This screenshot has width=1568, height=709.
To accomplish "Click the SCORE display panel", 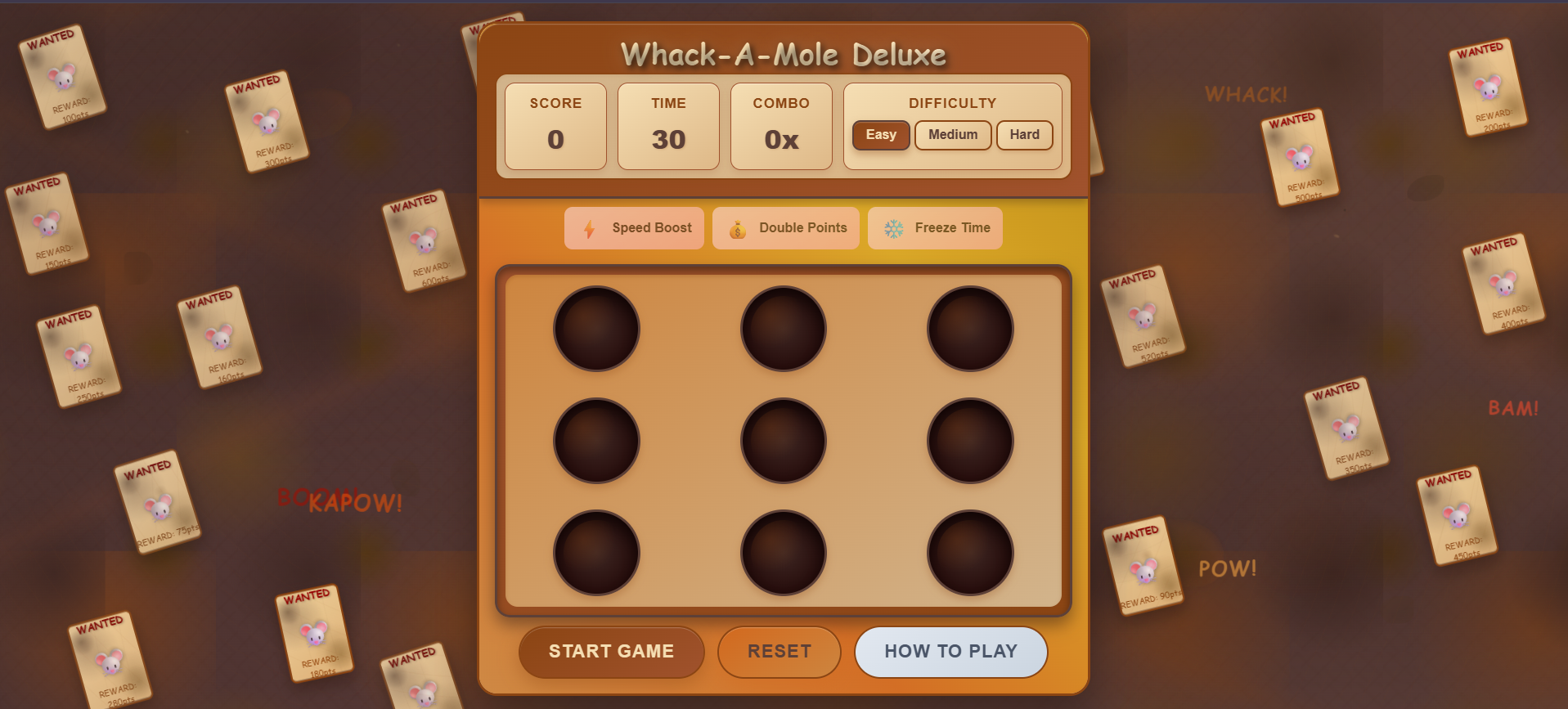I will (555, 126).
